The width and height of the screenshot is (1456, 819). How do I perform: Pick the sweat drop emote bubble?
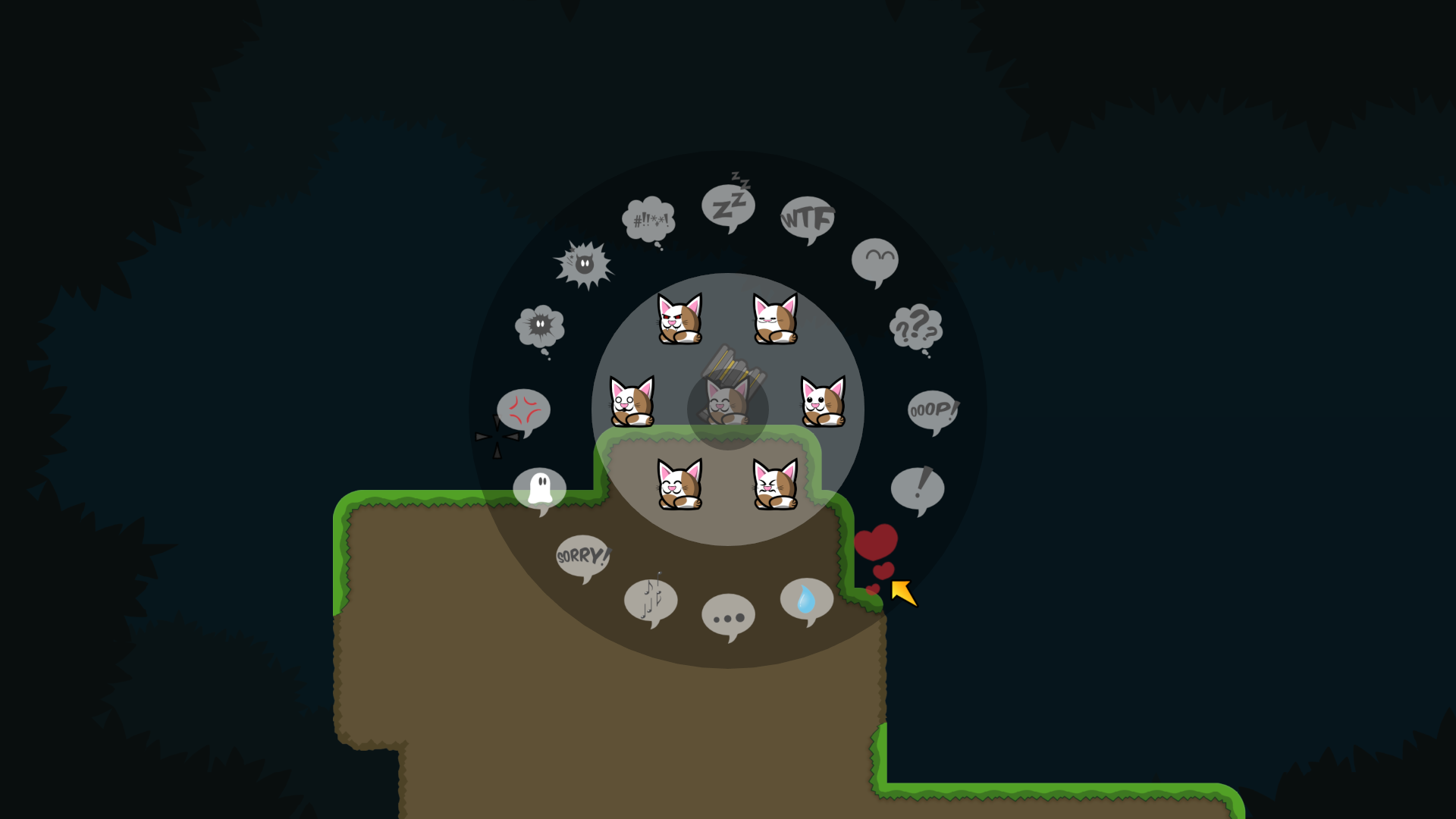[805, 599]
